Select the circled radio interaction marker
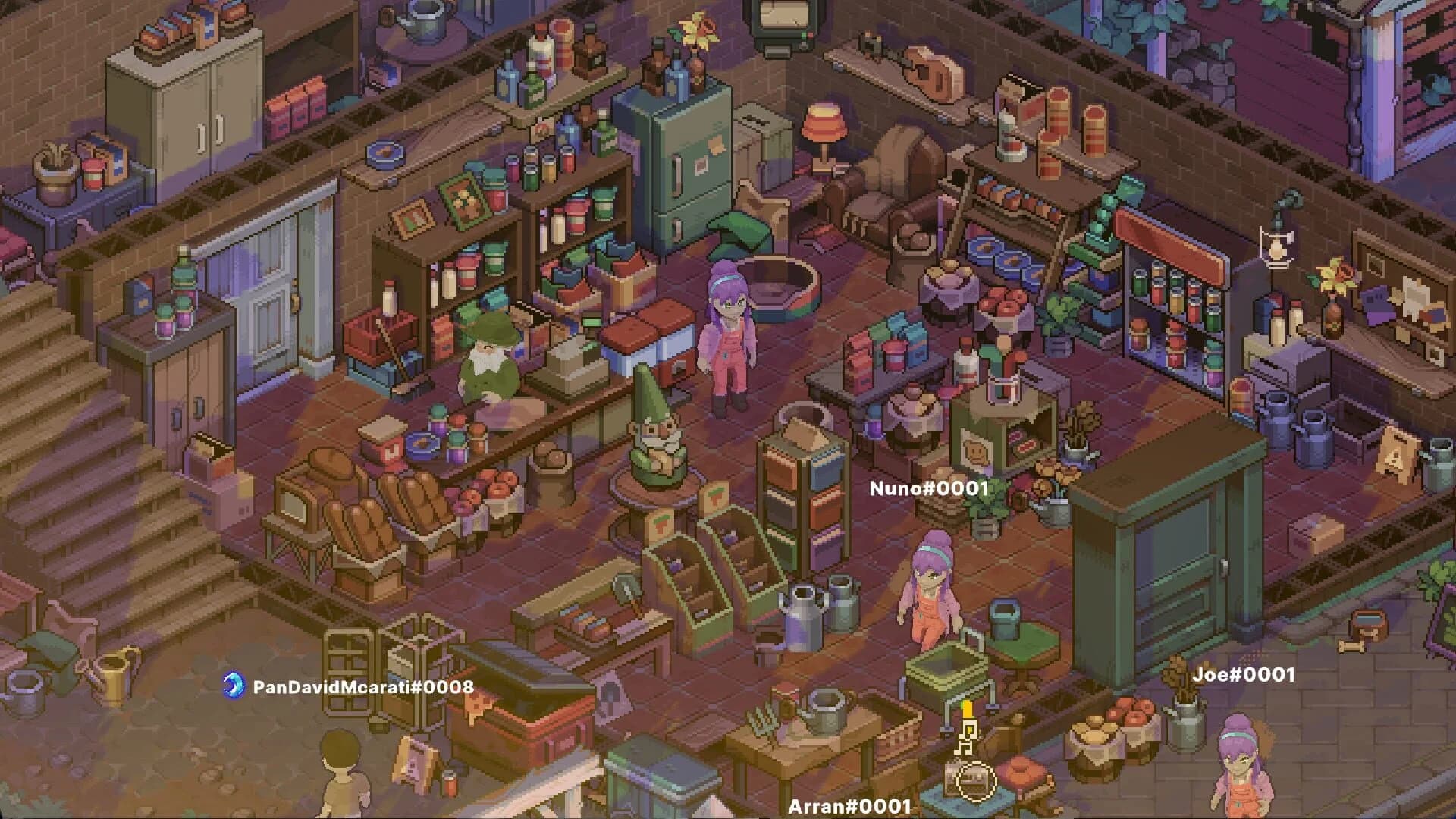The image size is (1456, 819). [x=975, y=780]
